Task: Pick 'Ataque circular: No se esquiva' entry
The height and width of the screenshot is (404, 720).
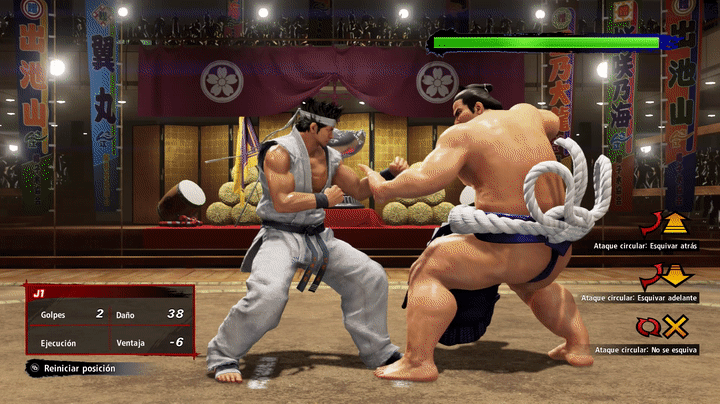Action: pyautogui.click(x=645, y=349)
